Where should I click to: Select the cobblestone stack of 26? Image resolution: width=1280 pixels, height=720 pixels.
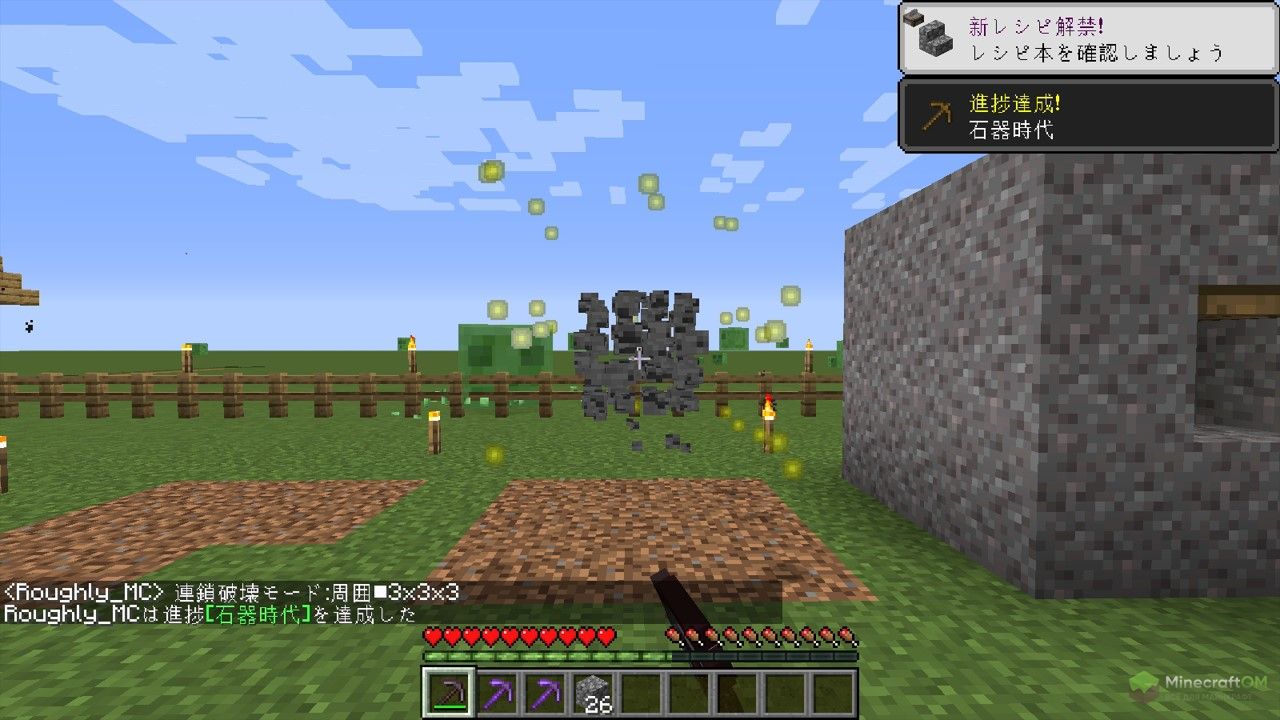click(x=592, y=692)
